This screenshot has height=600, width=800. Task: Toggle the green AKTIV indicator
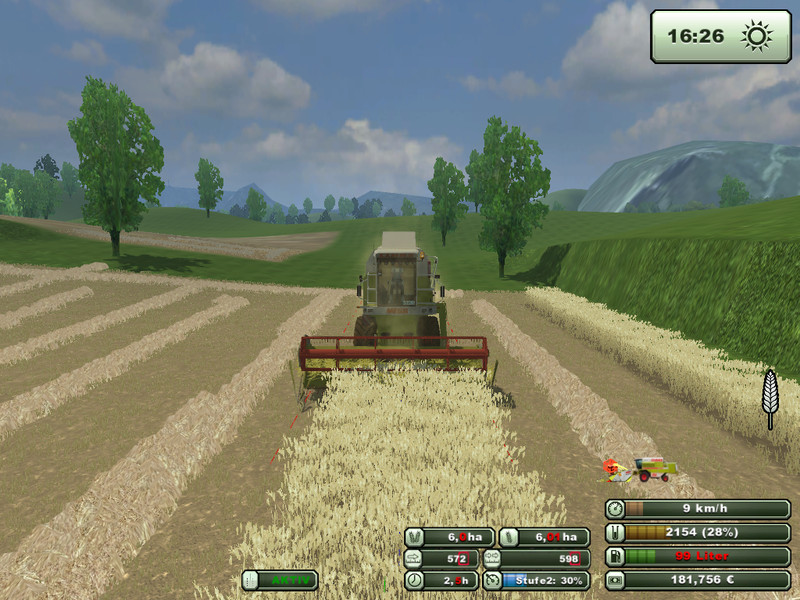[279, 580]
